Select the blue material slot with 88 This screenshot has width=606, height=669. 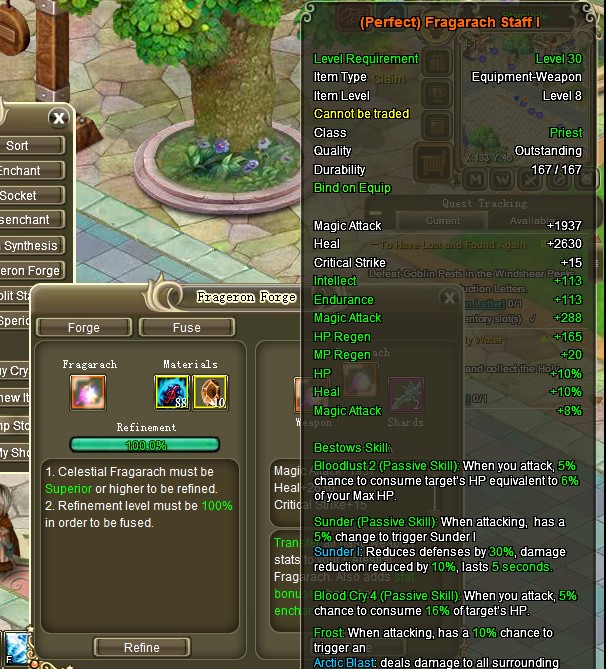pos(171,392)
